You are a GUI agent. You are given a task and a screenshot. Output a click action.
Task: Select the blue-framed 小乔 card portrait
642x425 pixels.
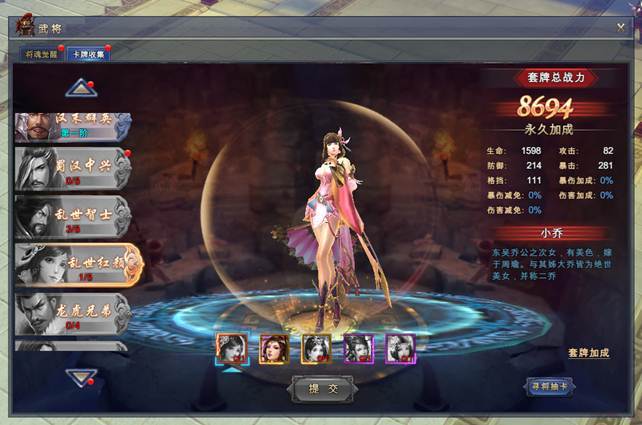coord(231,348)
